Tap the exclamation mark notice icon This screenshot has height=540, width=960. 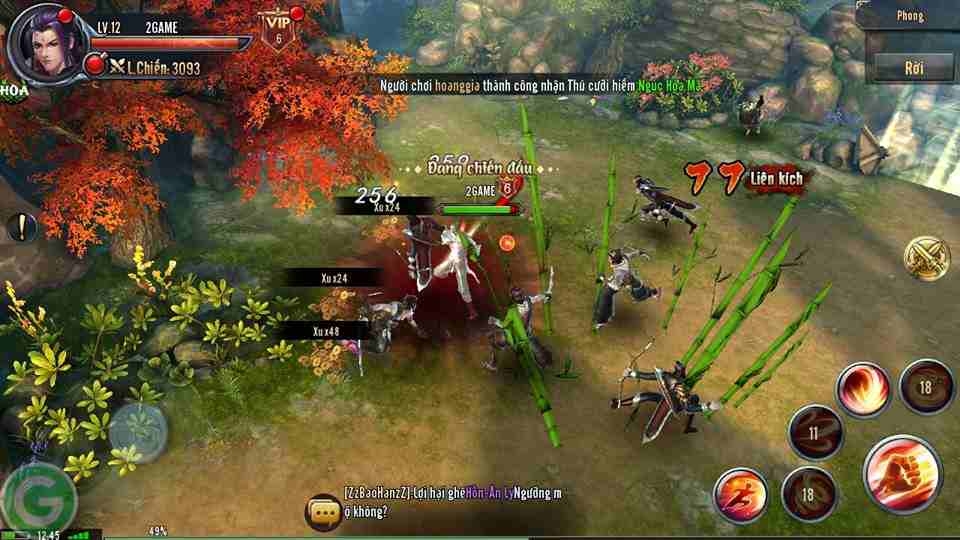[x=20, y=227]
